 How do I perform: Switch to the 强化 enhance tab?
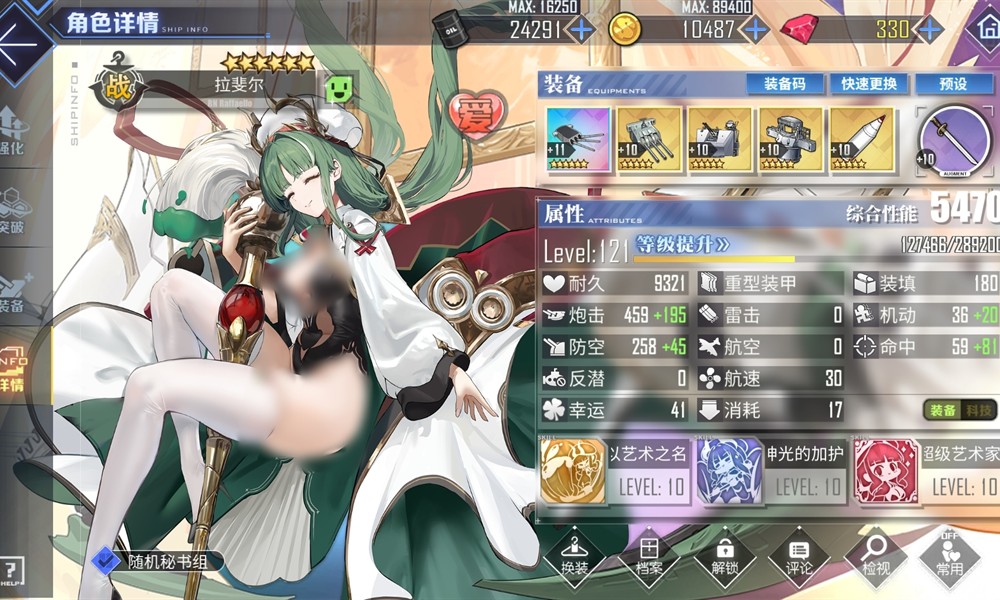point(14,130)
